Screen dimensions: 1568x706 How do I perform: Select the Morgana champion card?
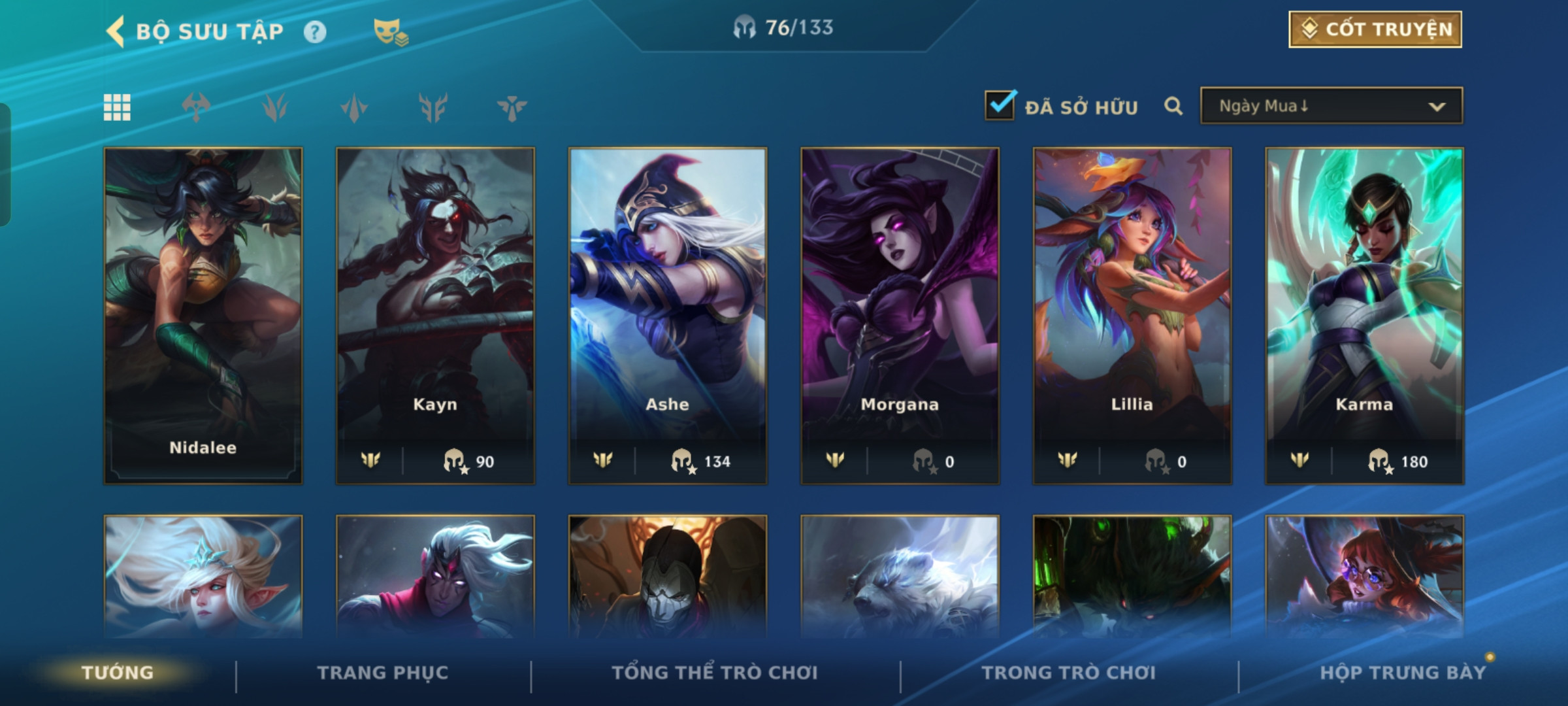click(900, 315)
